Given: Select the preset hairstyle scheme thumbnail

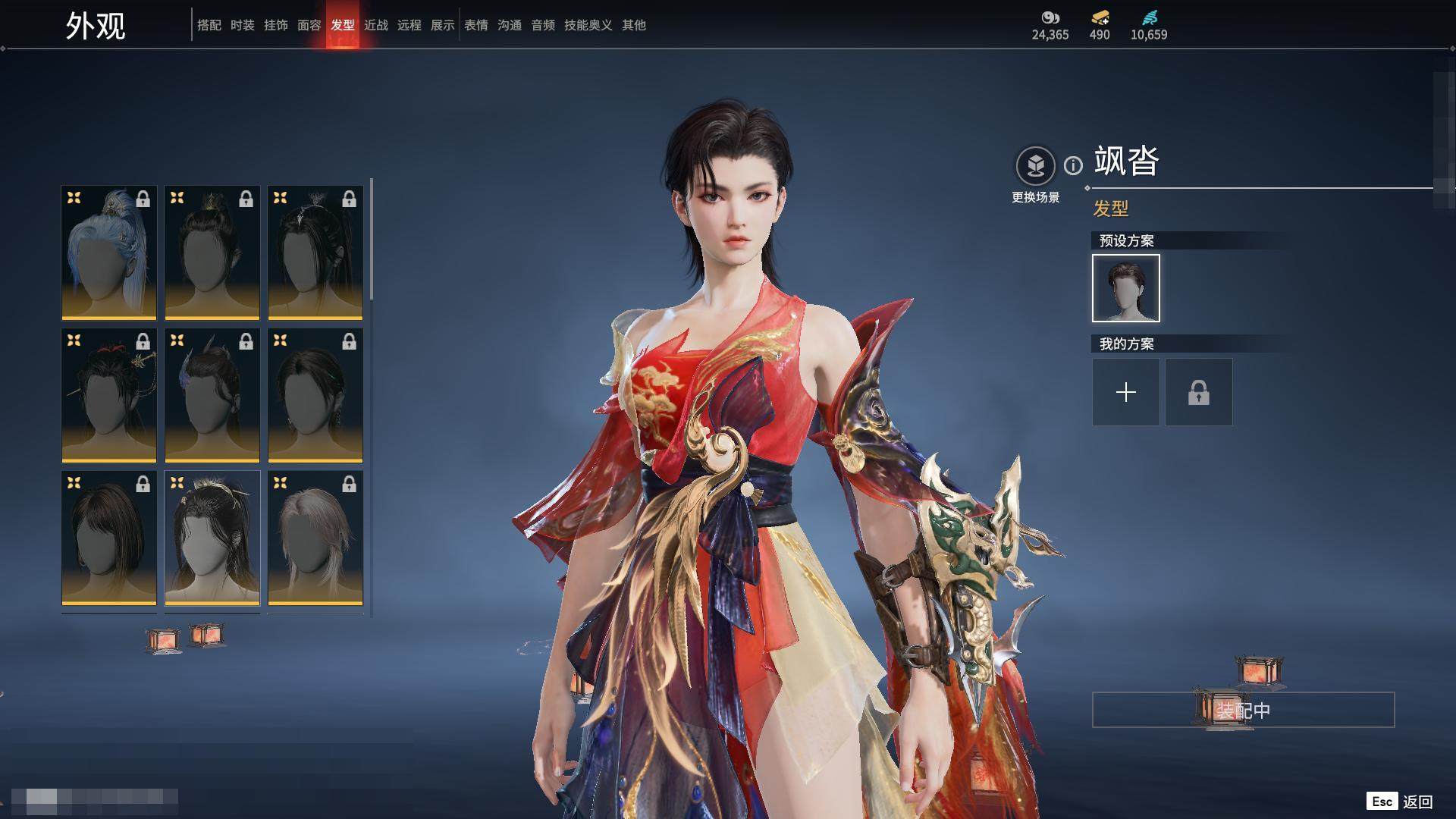Looking at the screenshot, I should point(1125,288).
